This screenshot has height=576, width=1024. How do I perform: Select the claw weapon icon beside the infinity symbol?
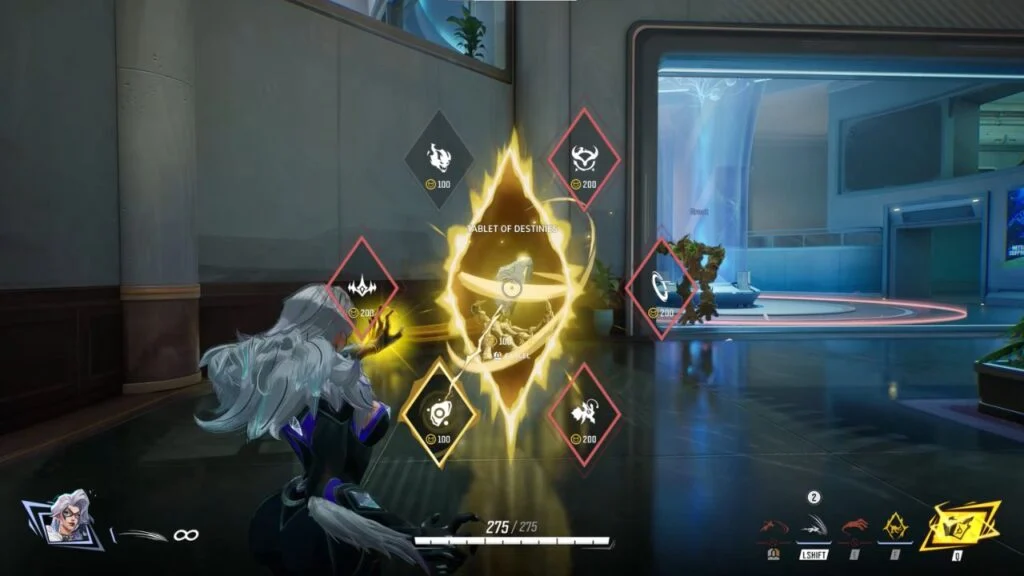tap(139, 535)
